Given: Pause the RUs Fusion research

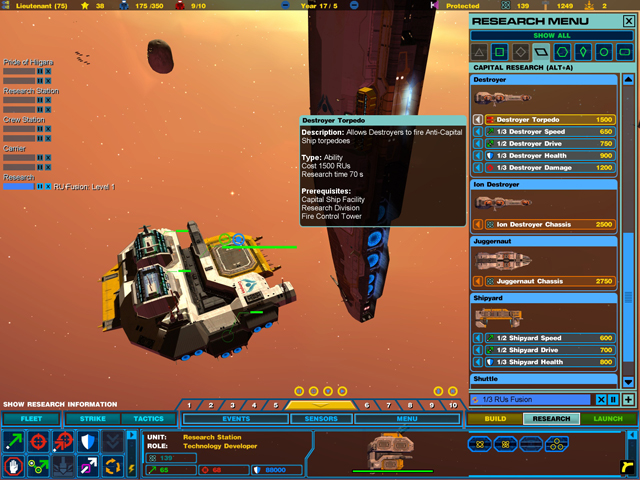Looking at the screenshot, I should tap(613, 400).
